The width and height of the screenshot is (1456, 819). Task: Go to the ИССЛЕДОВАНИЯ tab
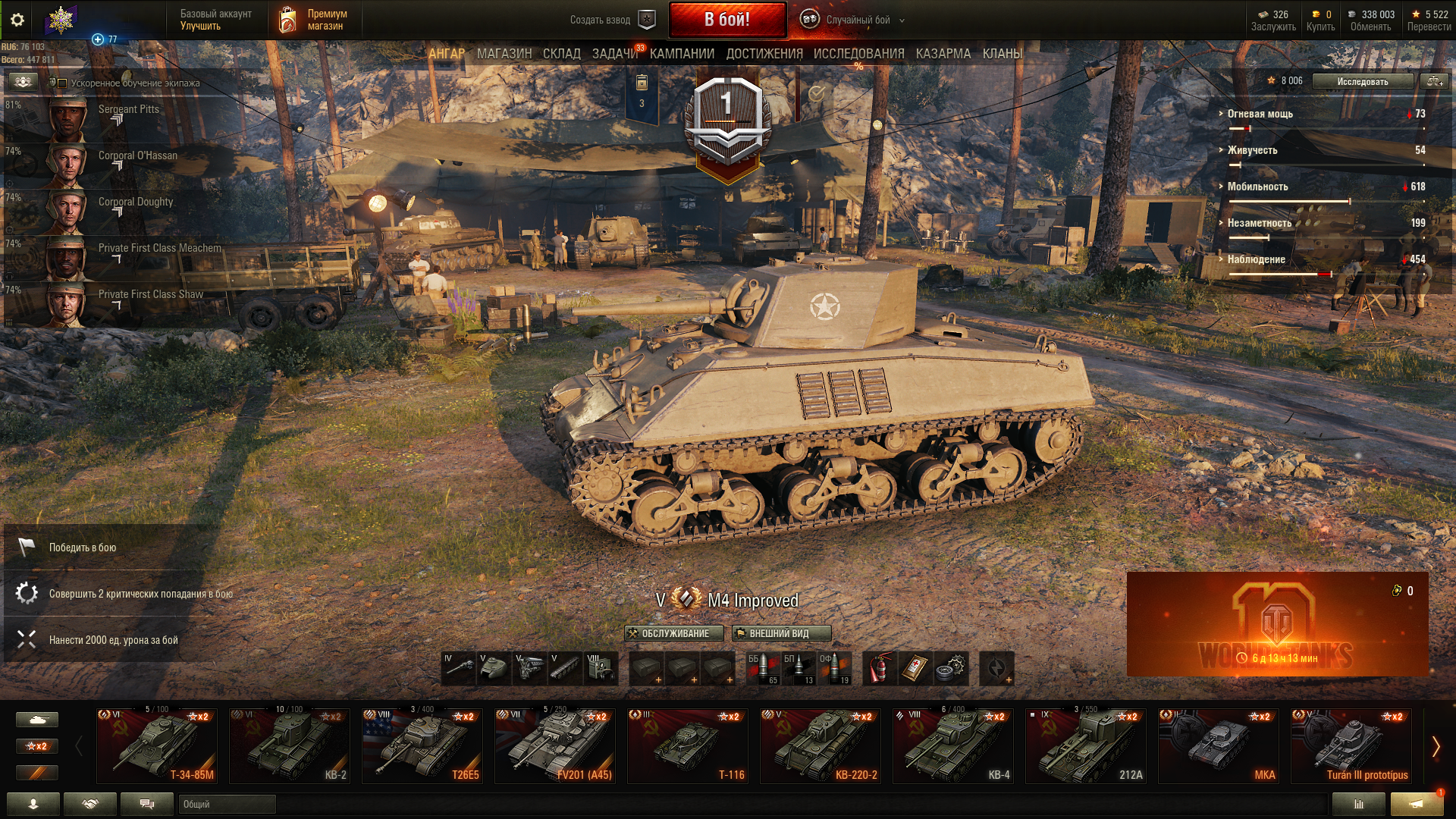pos(858,54)
